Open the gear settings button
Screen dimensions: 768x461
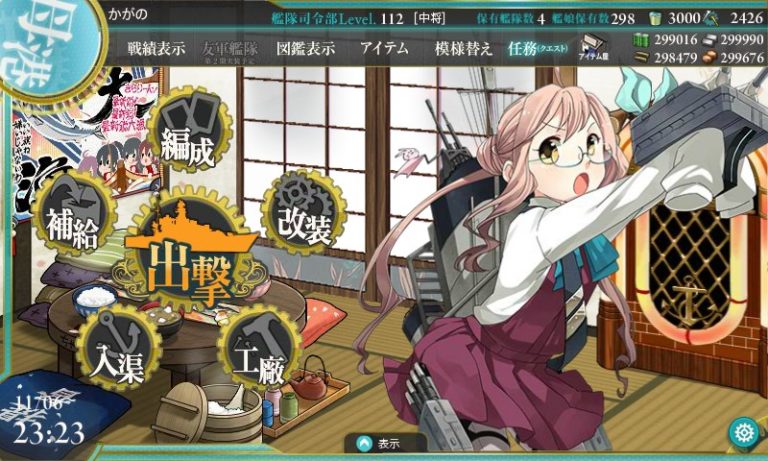(x=743, y=433)
